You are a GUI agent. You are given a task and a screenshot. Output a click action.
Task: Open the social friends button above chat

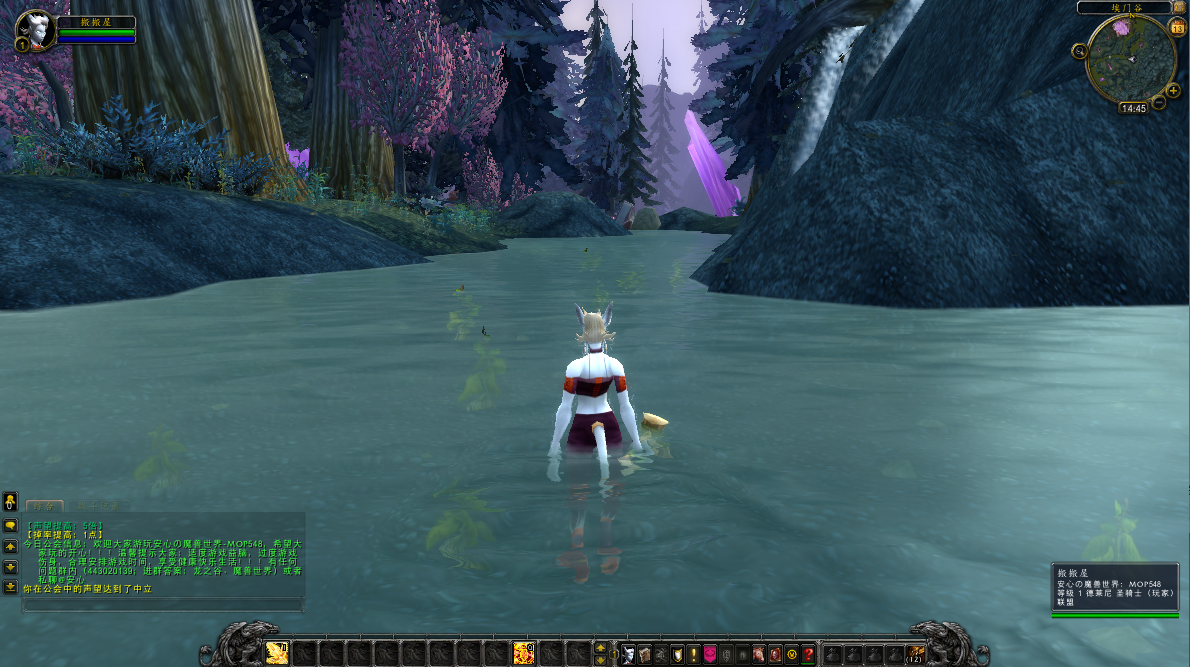point(10,500)
